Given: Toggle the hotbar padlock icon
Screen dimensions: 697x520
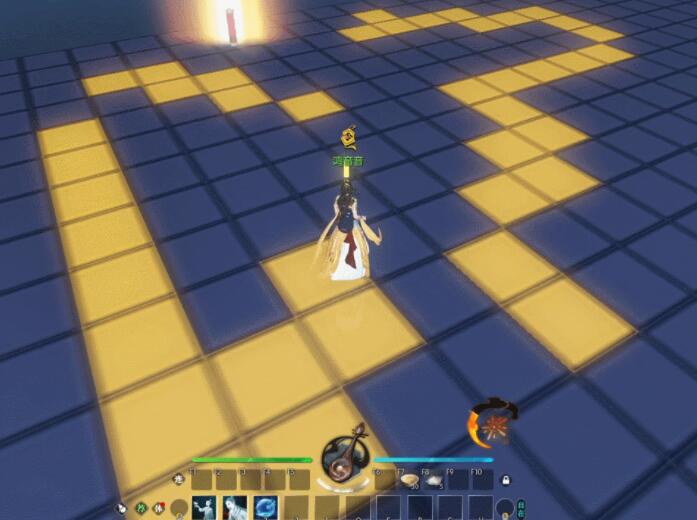Looking at the screenshot, I should [506, 480].
